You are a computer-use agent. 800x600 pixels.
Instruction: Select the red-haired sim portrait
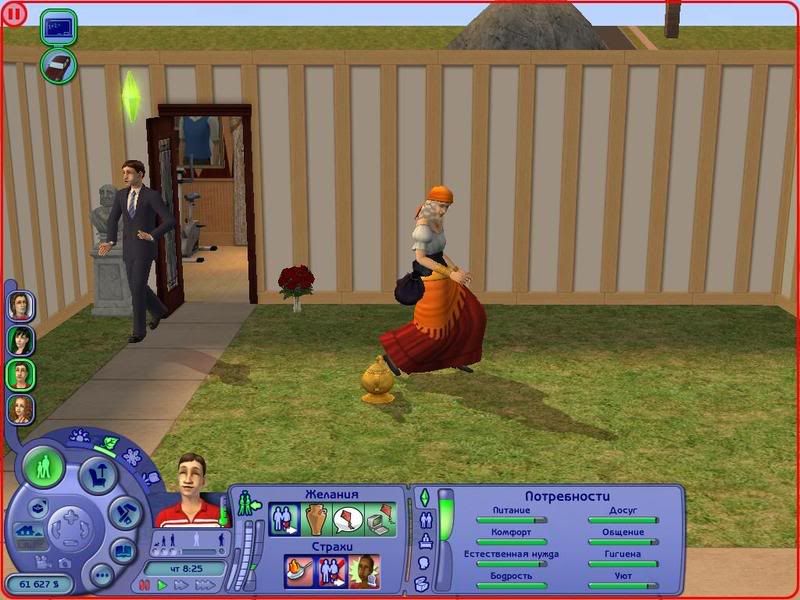click(21, 408)
